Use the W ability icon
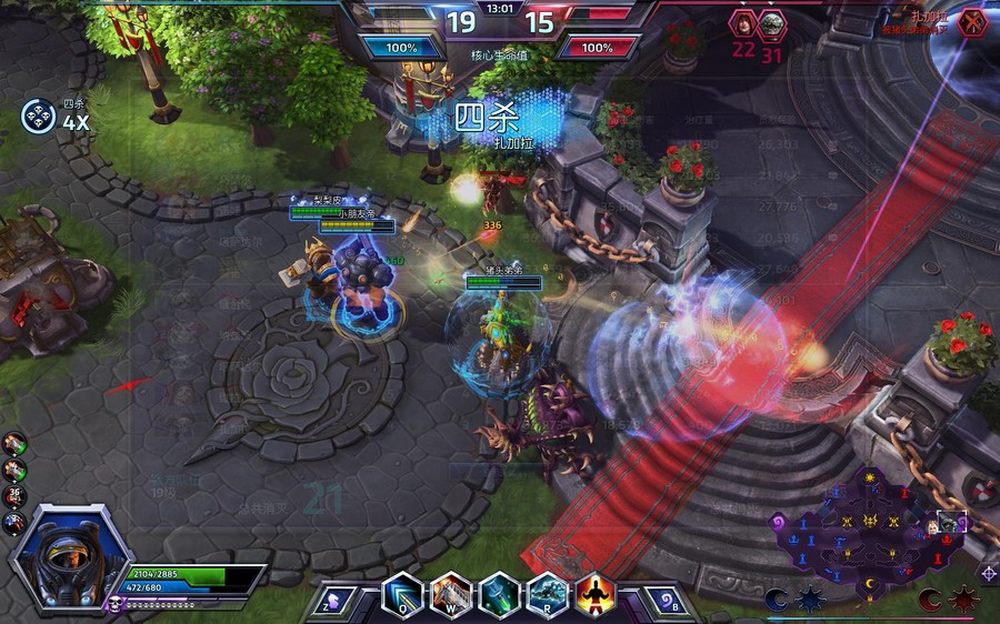The image size is (1000, 624). click(451, 596)
